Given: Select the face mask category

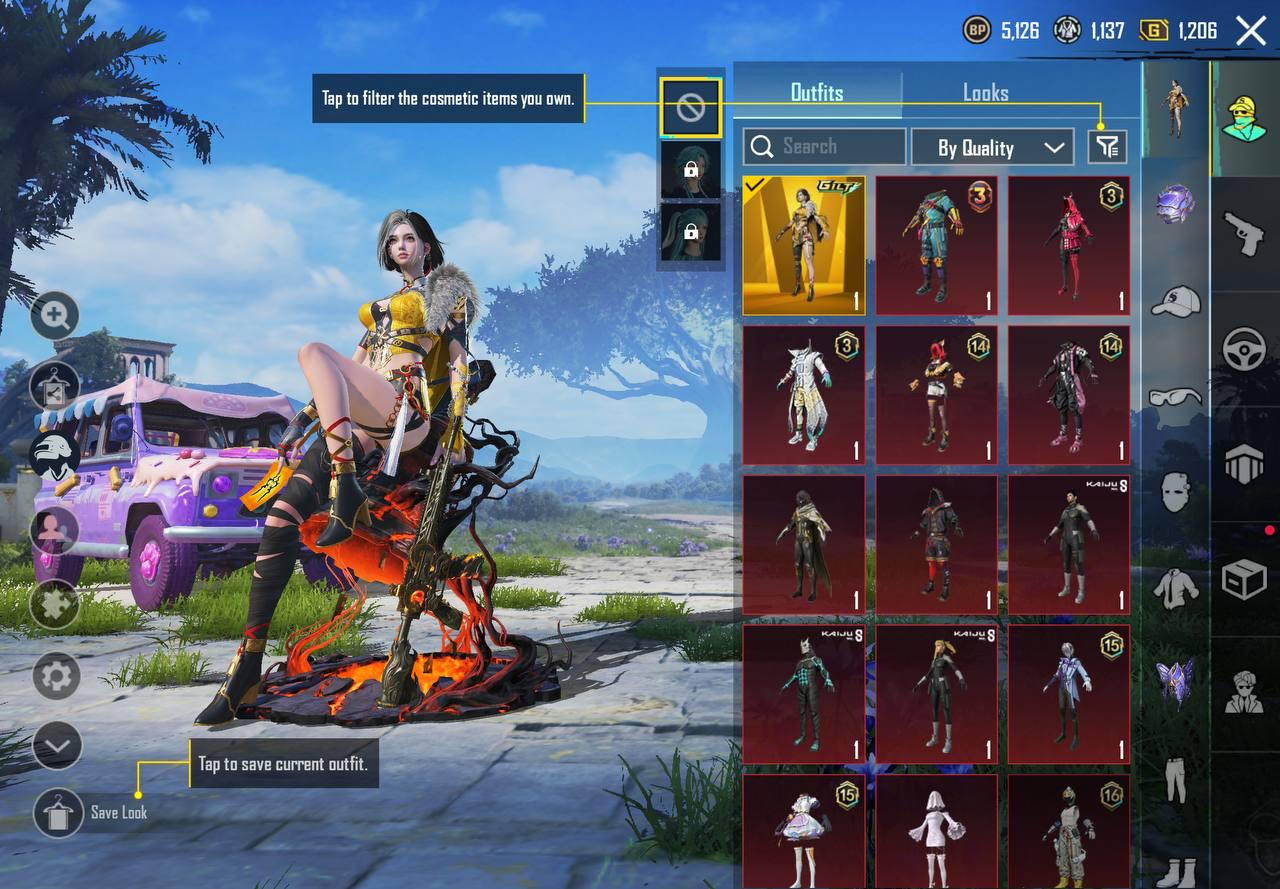Looking at the screenshot, I should [x=1175, y=491].
